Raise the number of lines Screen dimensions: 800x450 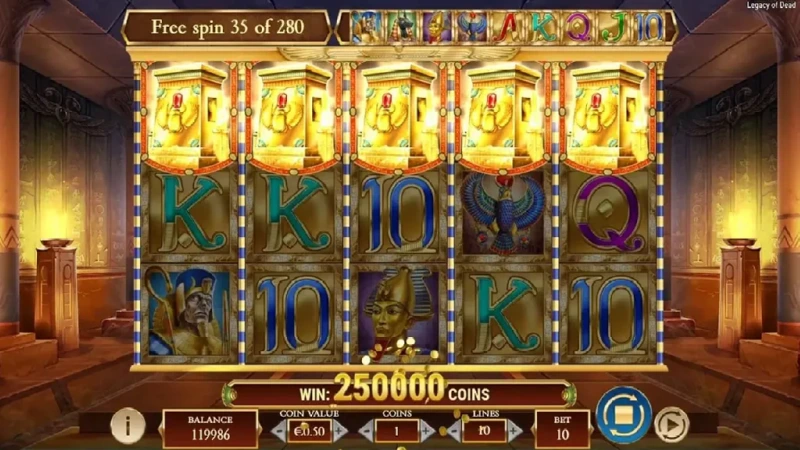coord(514,430)
